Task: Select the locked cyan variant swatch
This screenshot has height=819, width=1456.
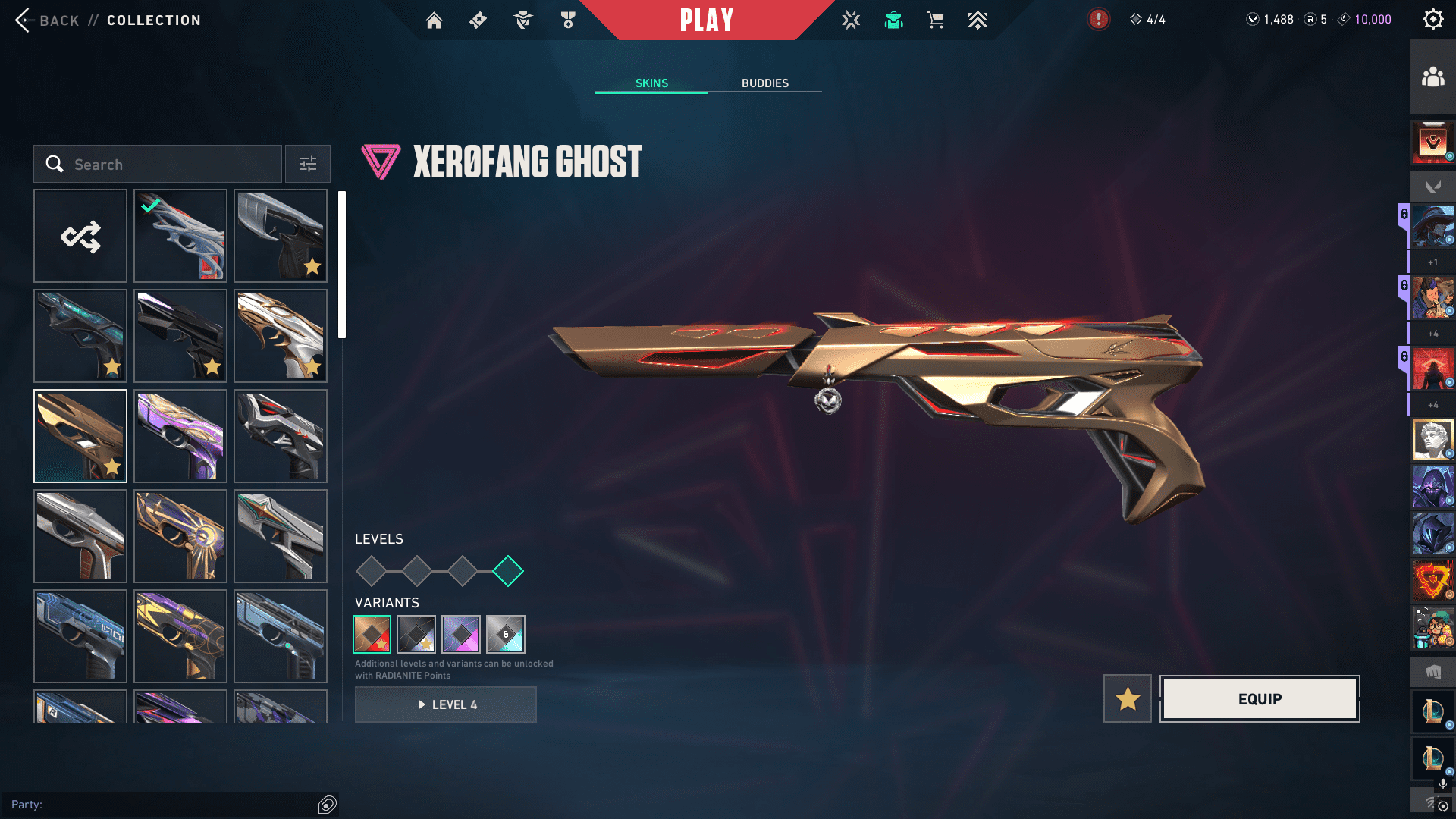Action: tap(506, 635)
